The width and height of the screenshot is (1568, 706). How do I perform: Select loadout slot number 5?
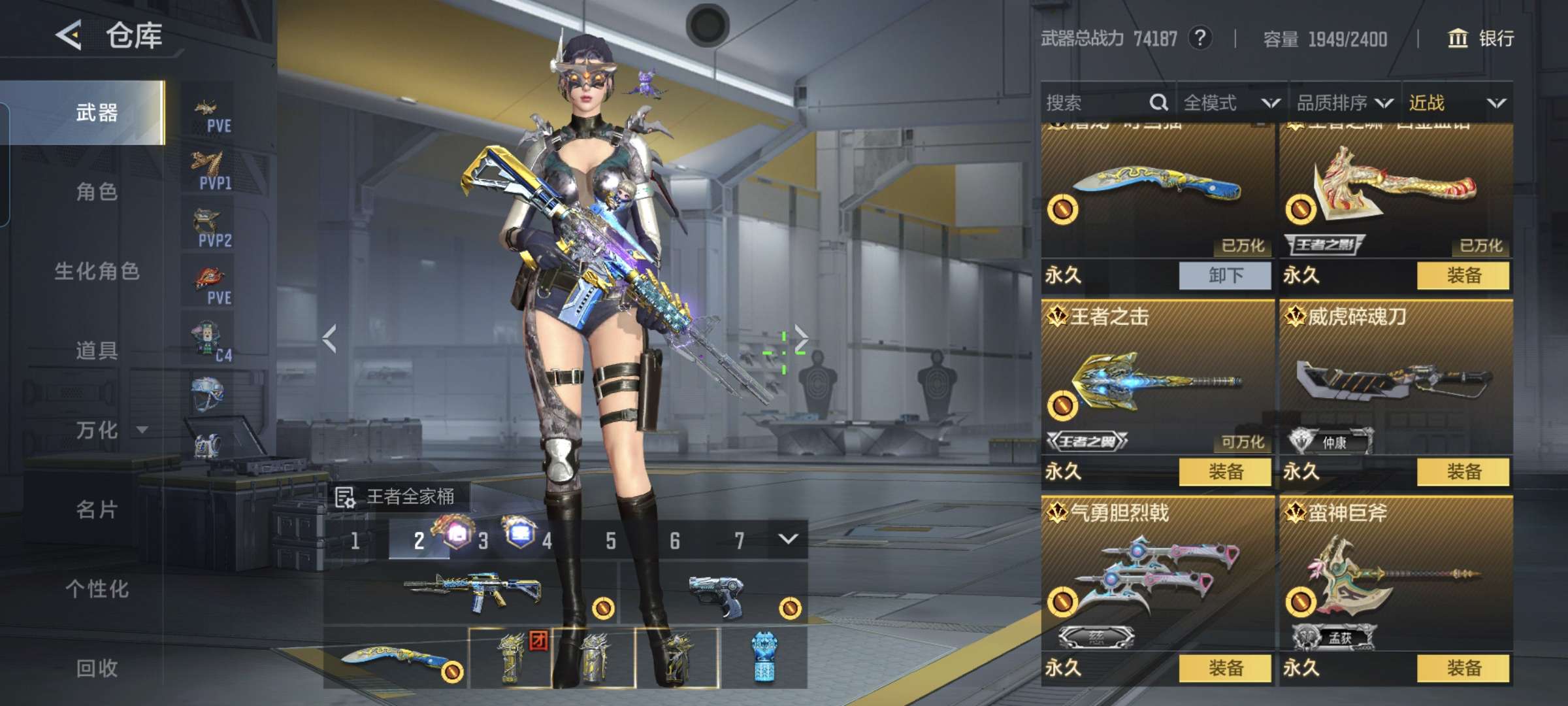(x=610, y=541)
